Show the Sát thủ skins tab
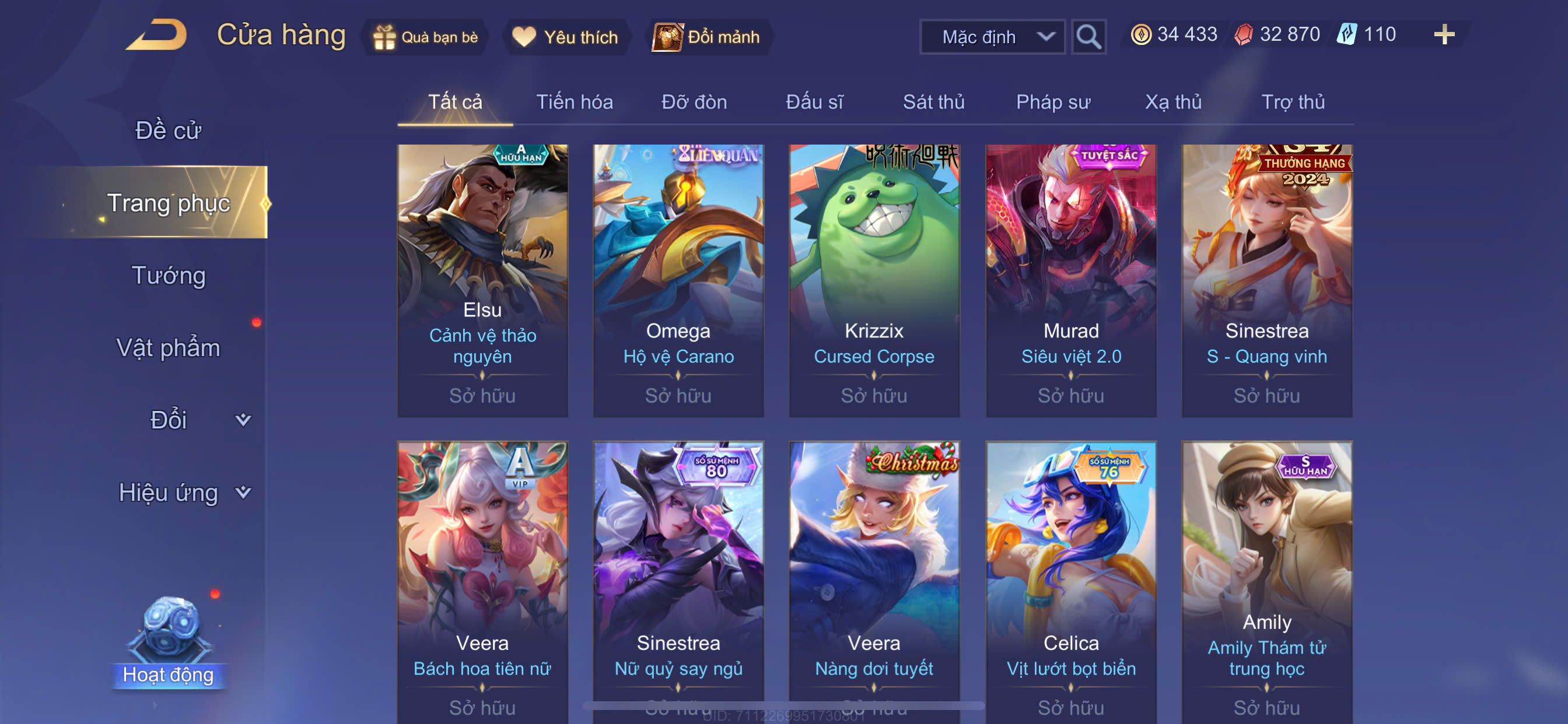This screenshot has width=1568, height=724. click(x=933, y=101)
